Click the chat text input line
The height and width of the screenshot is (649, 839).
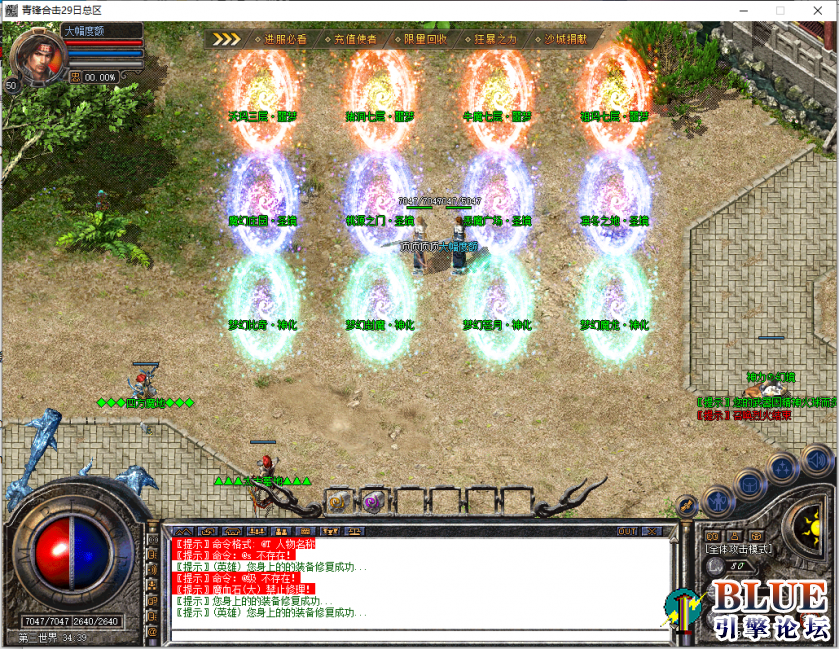coord(420,634)
